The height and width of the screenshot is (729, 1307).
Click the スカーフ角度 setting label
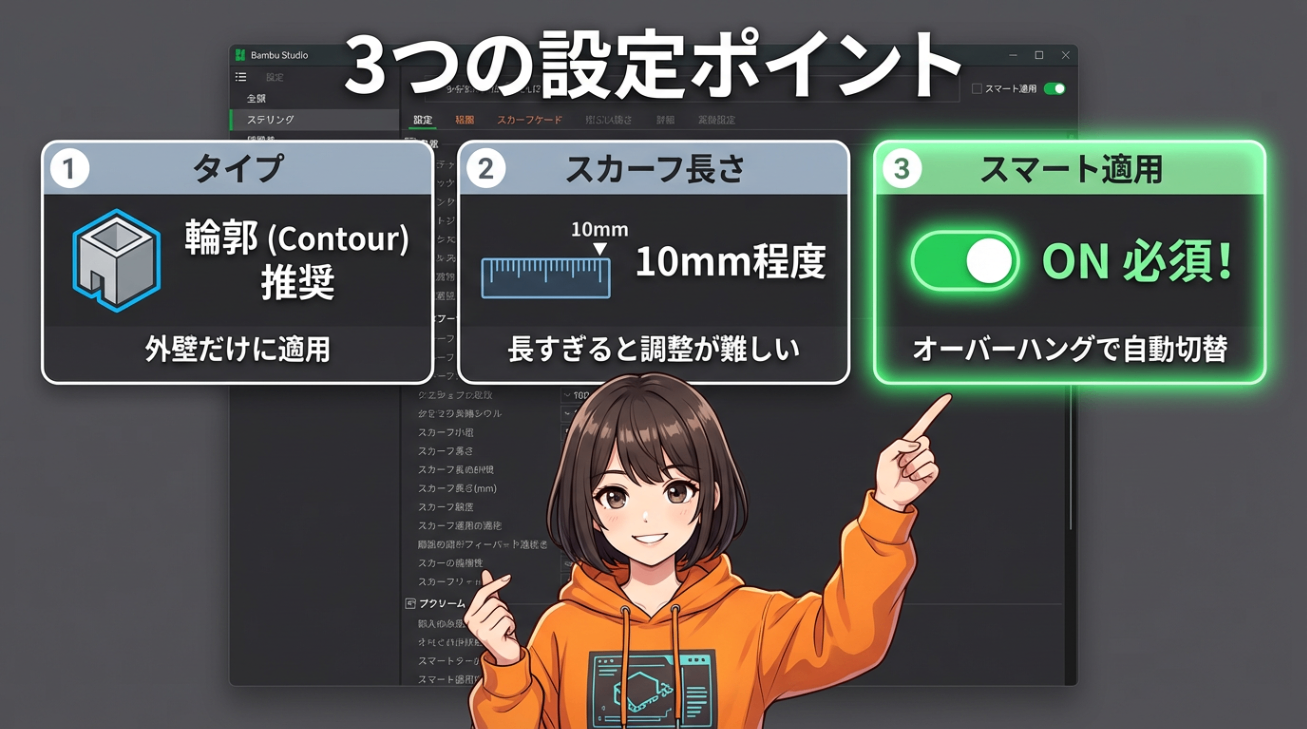(447, 507)
